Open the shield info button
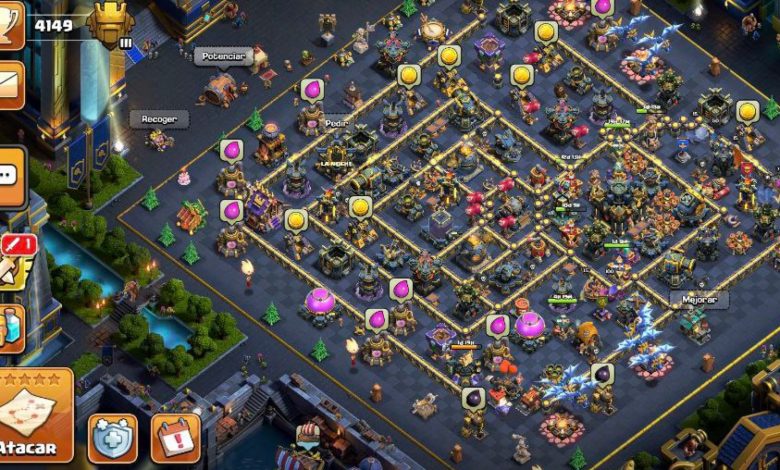780x470 pixels. (x=112, y=437)
